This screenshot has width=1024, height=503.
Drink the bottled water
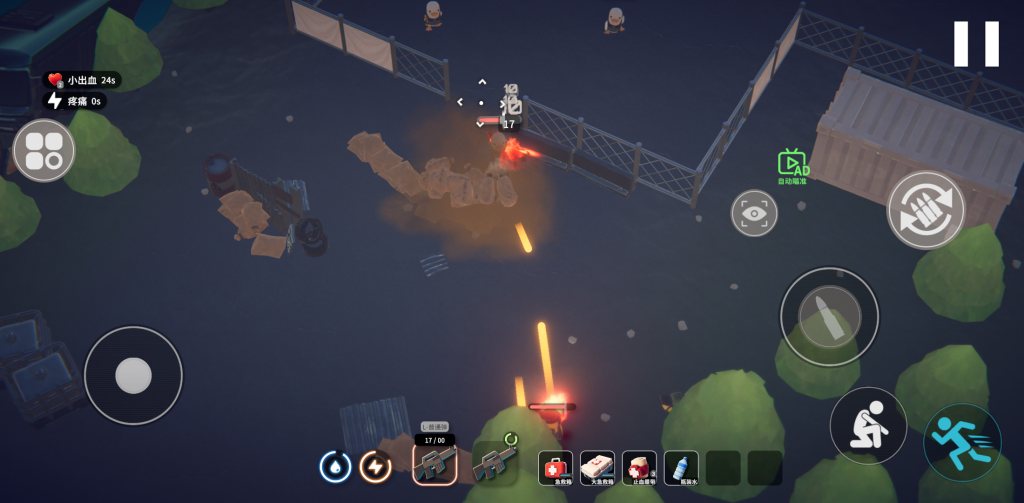click(681, 467)
